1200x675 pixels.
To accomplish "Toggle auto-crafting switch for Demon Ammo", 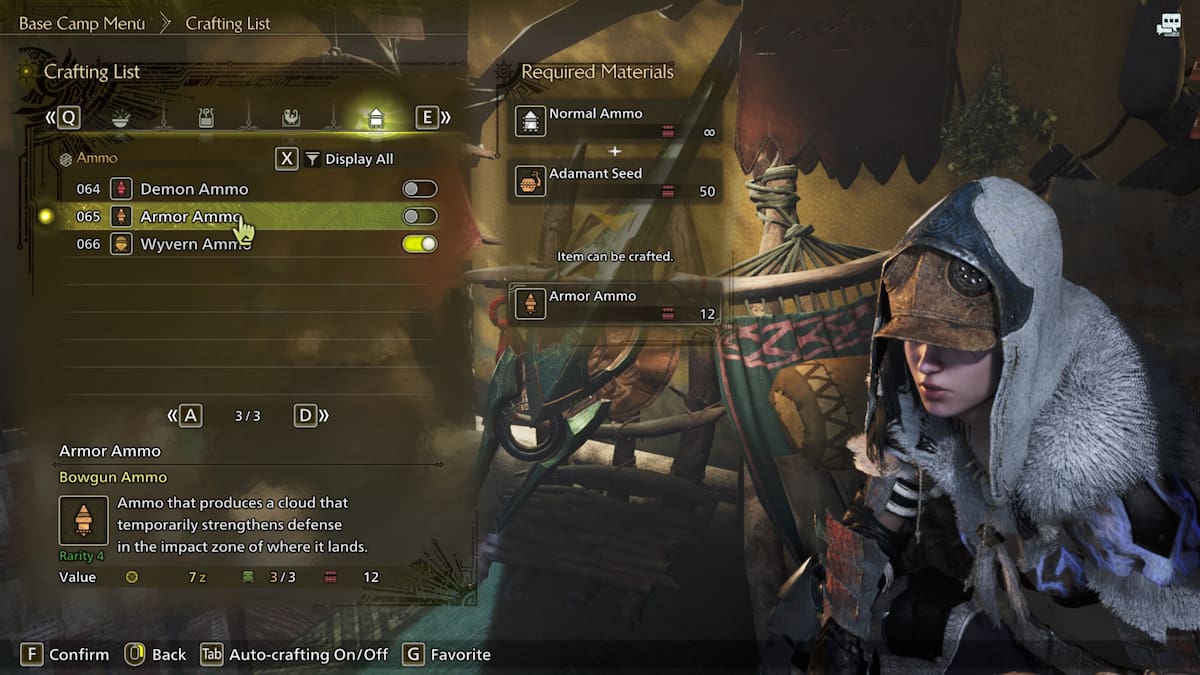I will (419, 189).
